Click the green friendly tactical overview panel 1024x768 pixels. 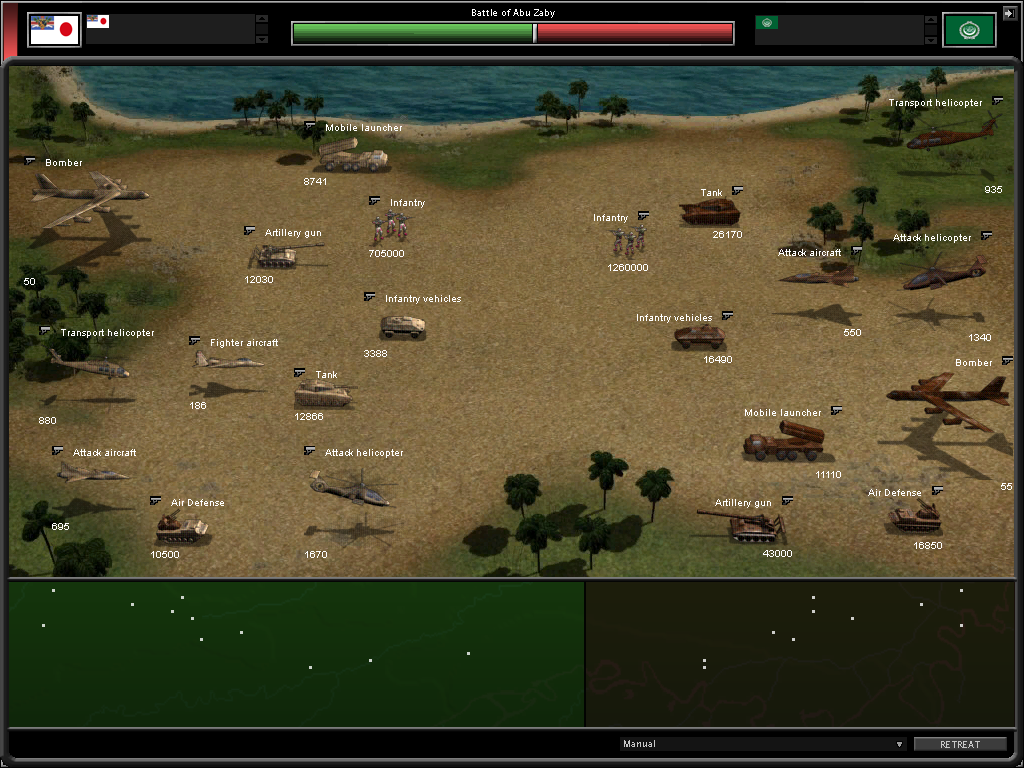pos(296,654)
